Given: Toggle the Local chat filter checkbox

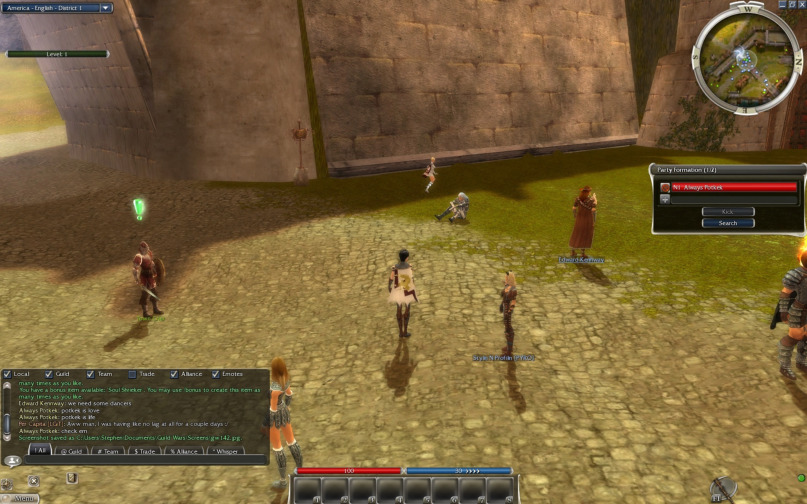Looking at the screenshot, I should click(x=7, y=374).
